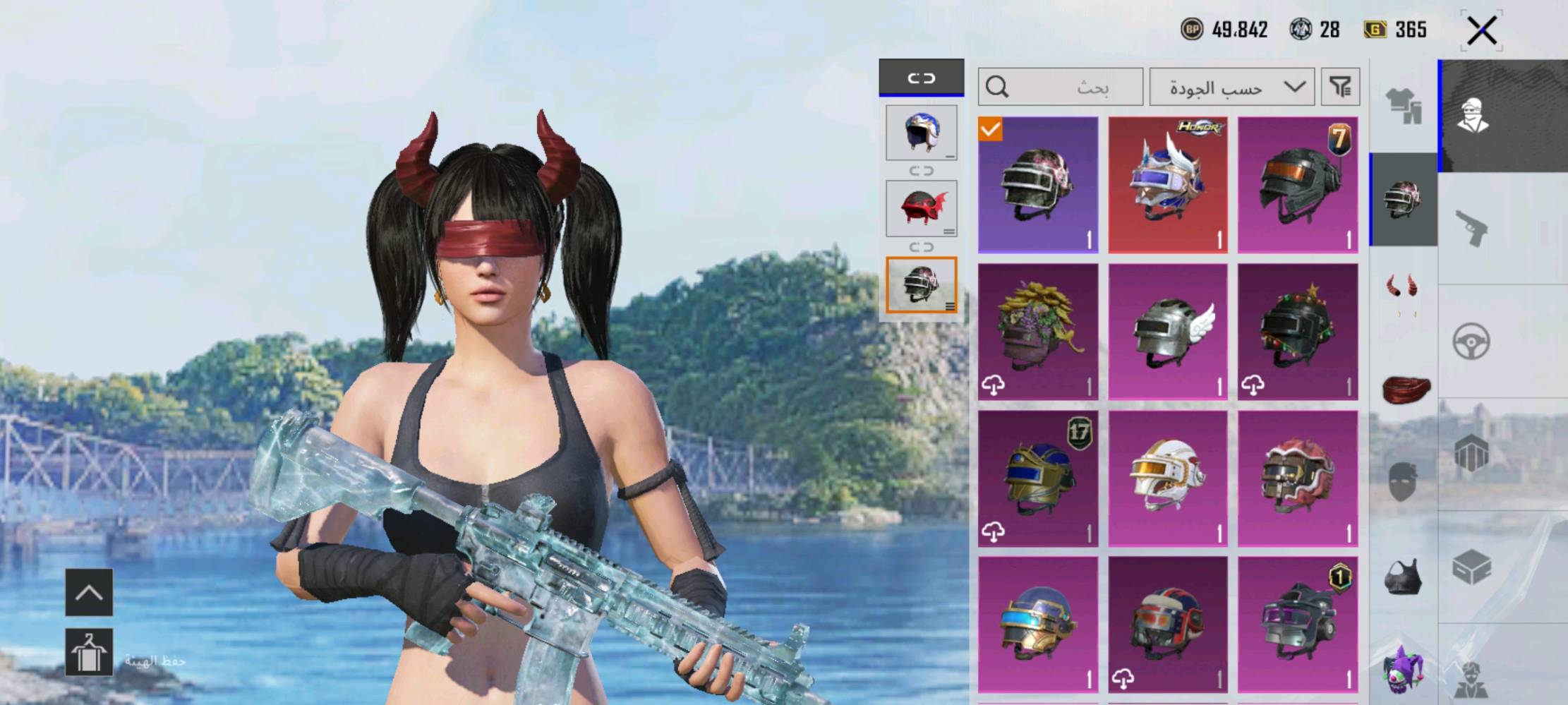
Task: Select the black sports top slot
Action: pyautogui.click(x=1403, y=579)
